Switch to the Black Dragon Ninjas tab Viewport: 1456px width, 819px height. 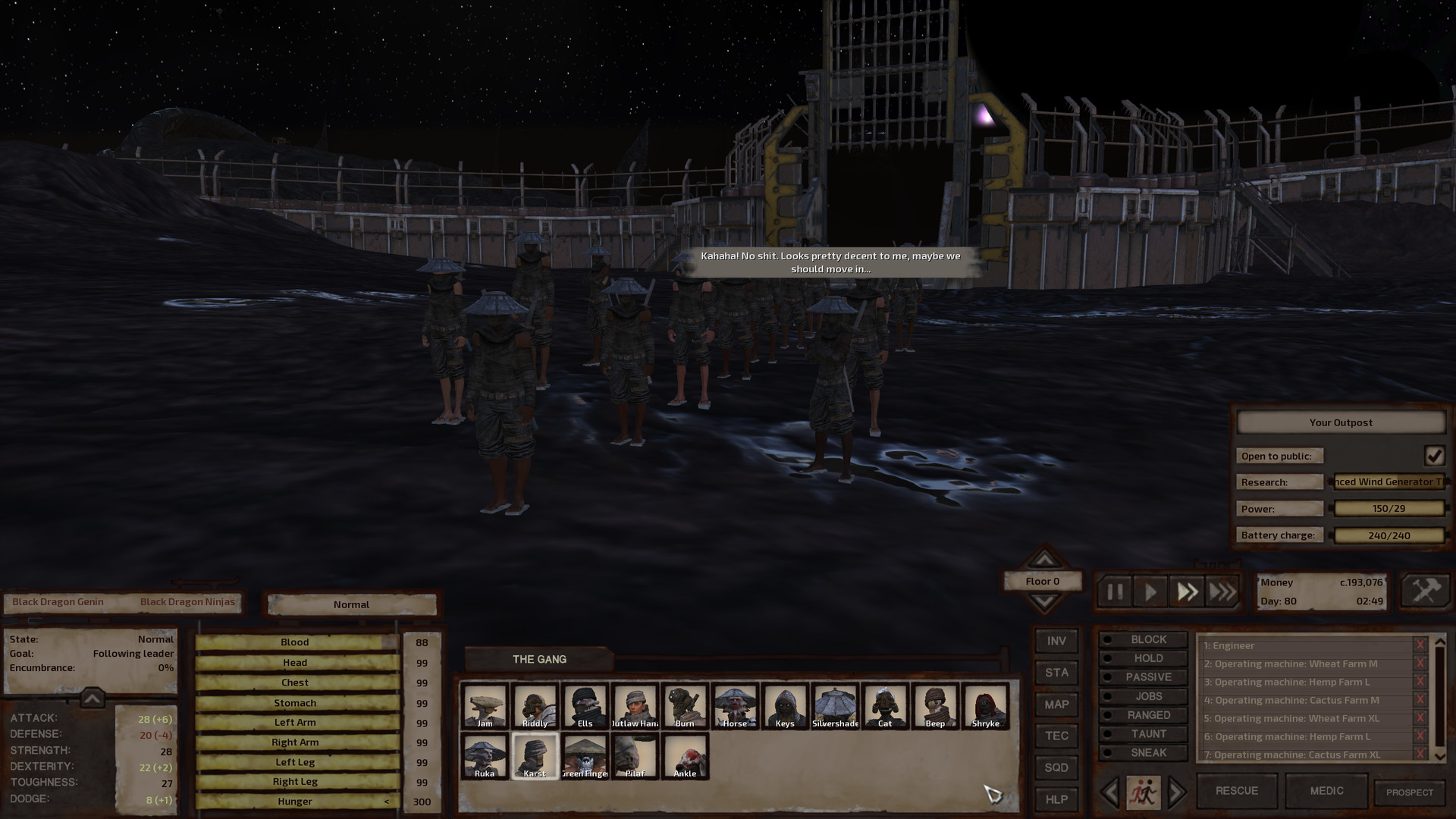tap(187, 601)
